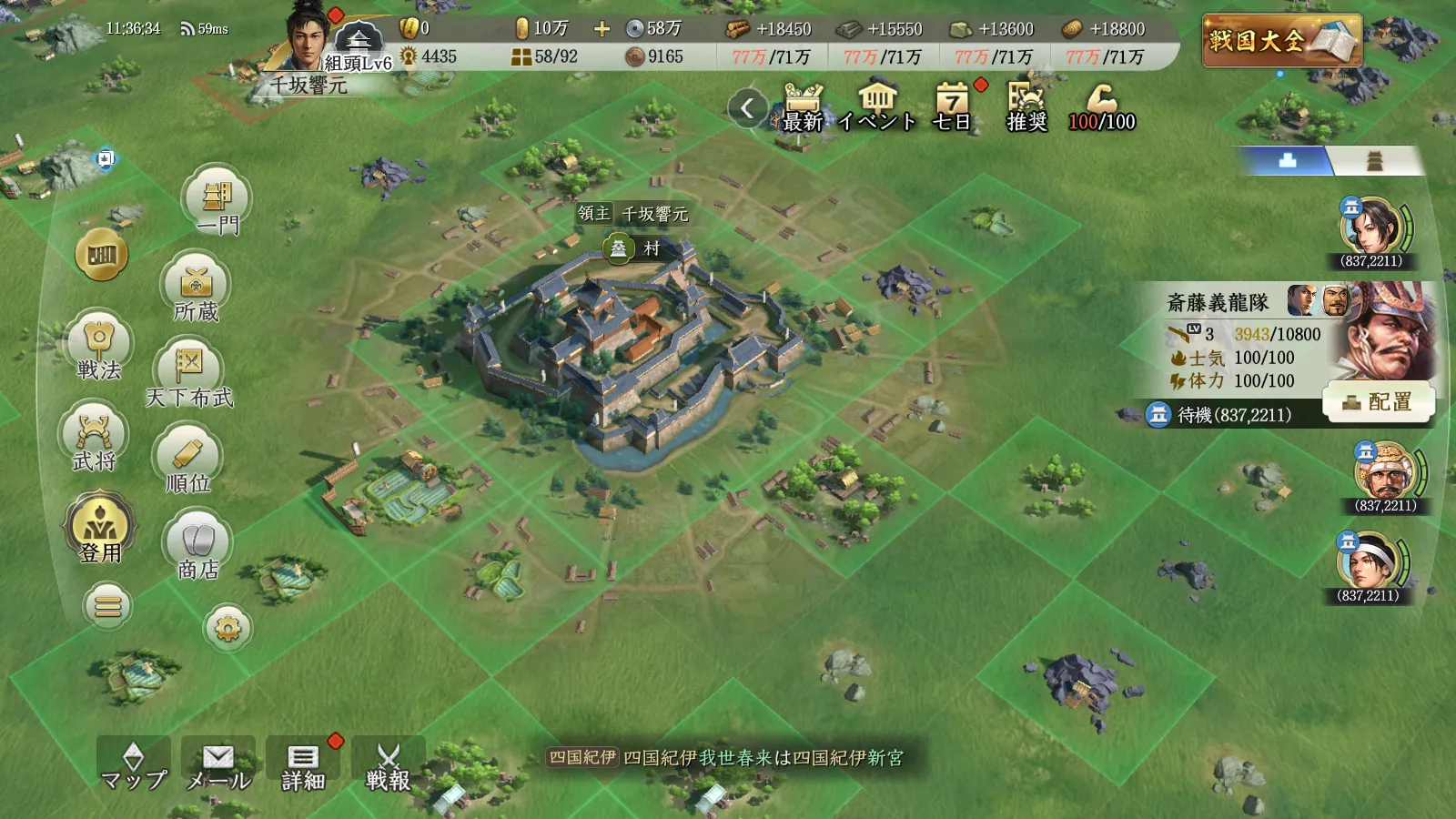Image resolution: width=1456 pixels, height=819 pixels.
Task: Click the 配置 deploy button
Action: pos(1379,401)
